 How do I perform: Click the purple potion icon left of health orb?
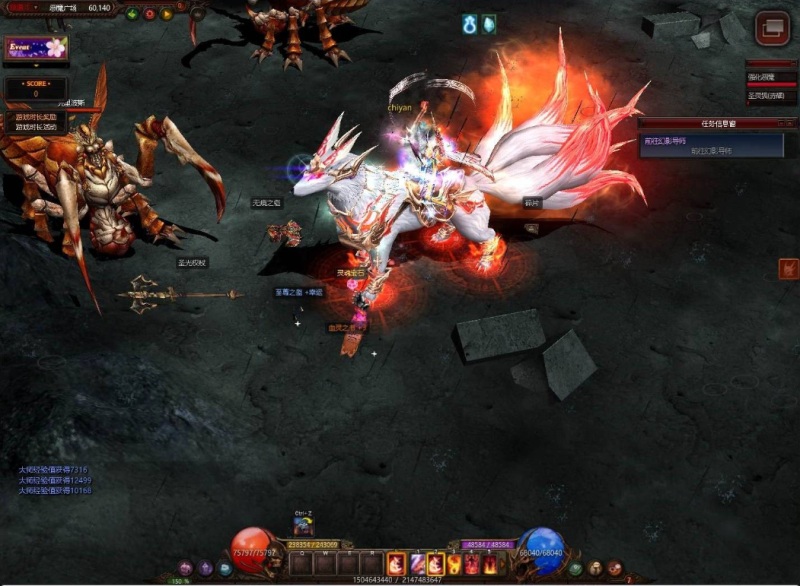(206, 567)
